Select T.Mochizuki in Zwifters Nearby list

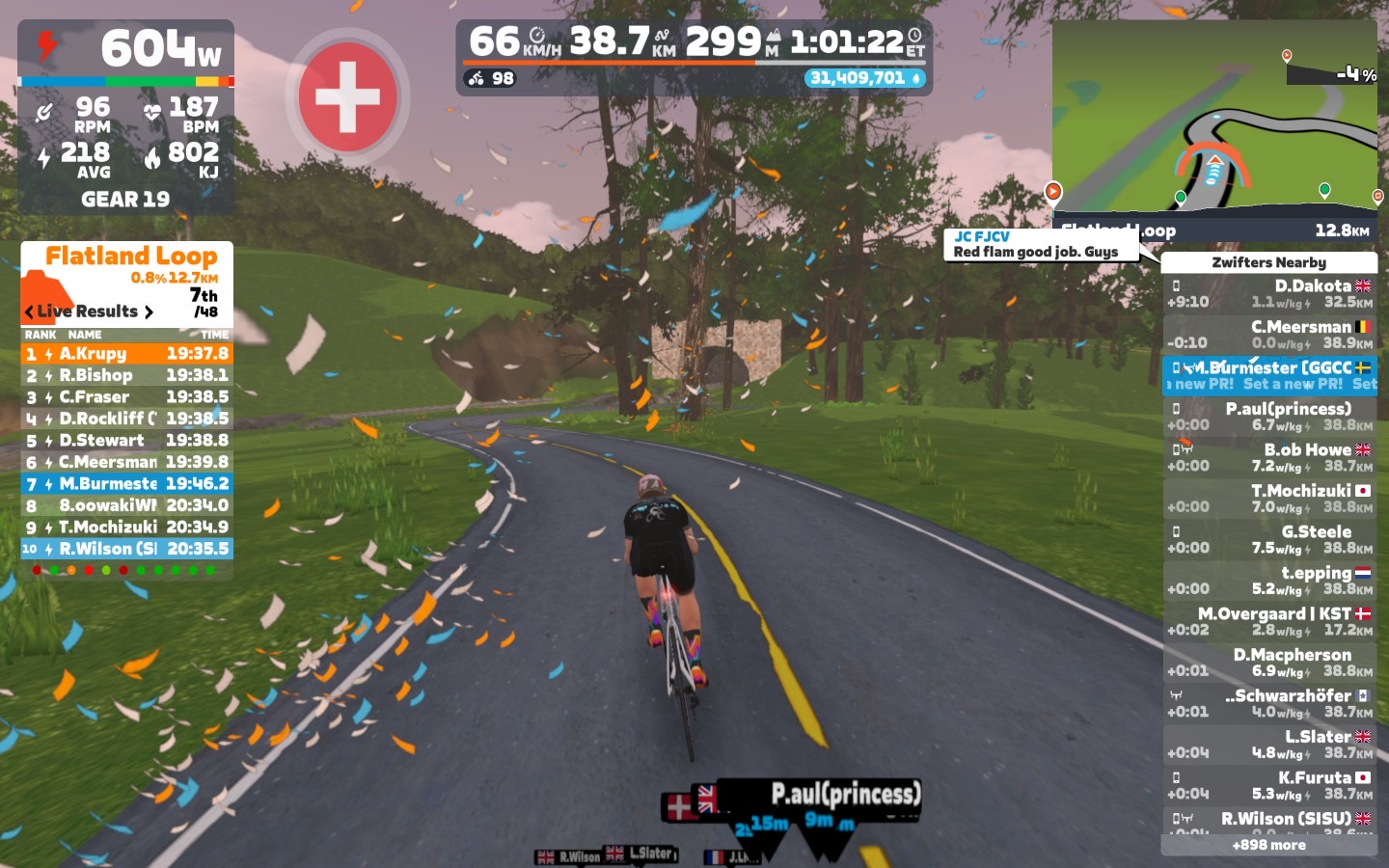1268,499
